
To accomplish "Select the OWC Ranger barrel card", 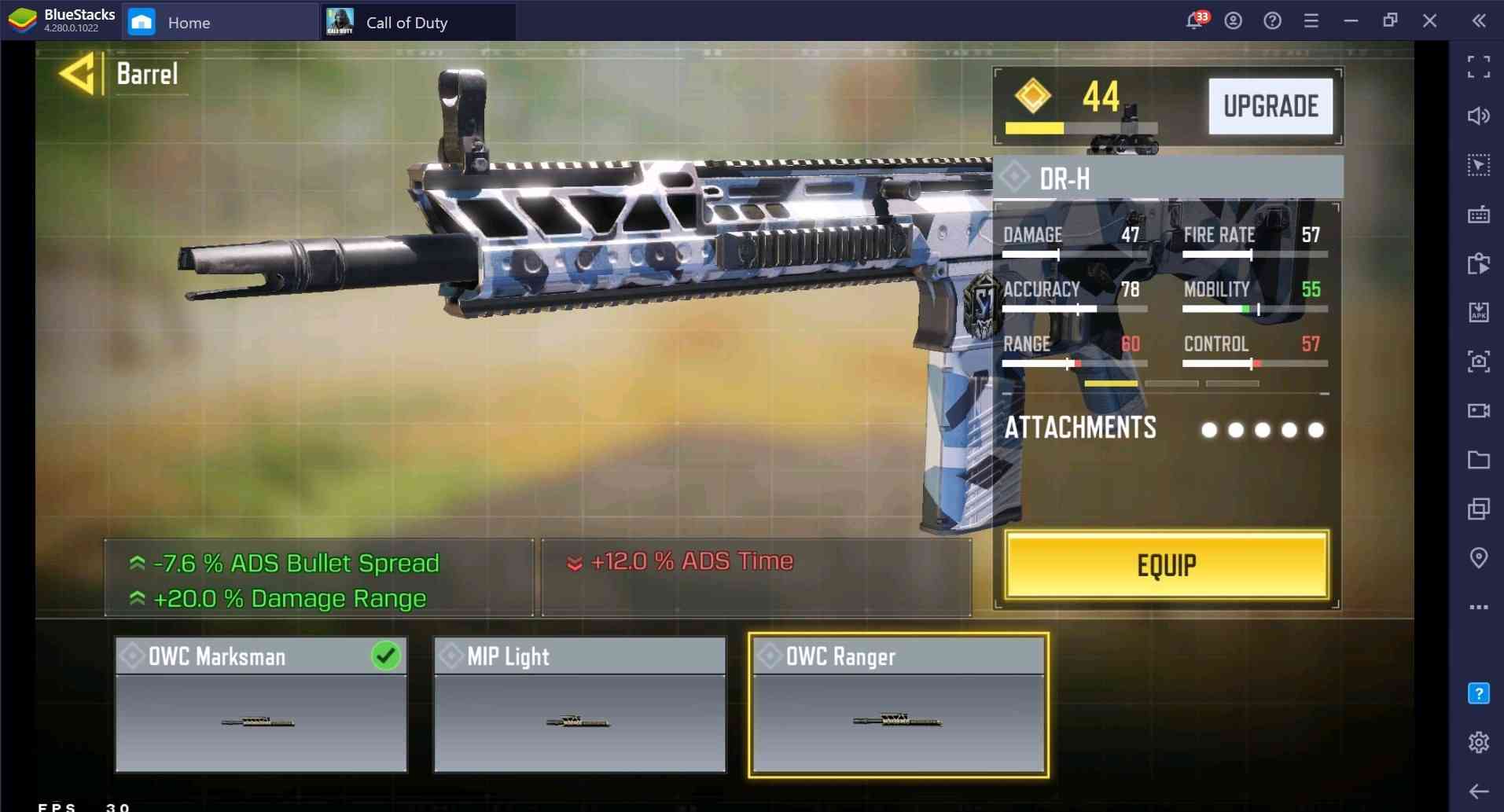I will tap(898, 704).
